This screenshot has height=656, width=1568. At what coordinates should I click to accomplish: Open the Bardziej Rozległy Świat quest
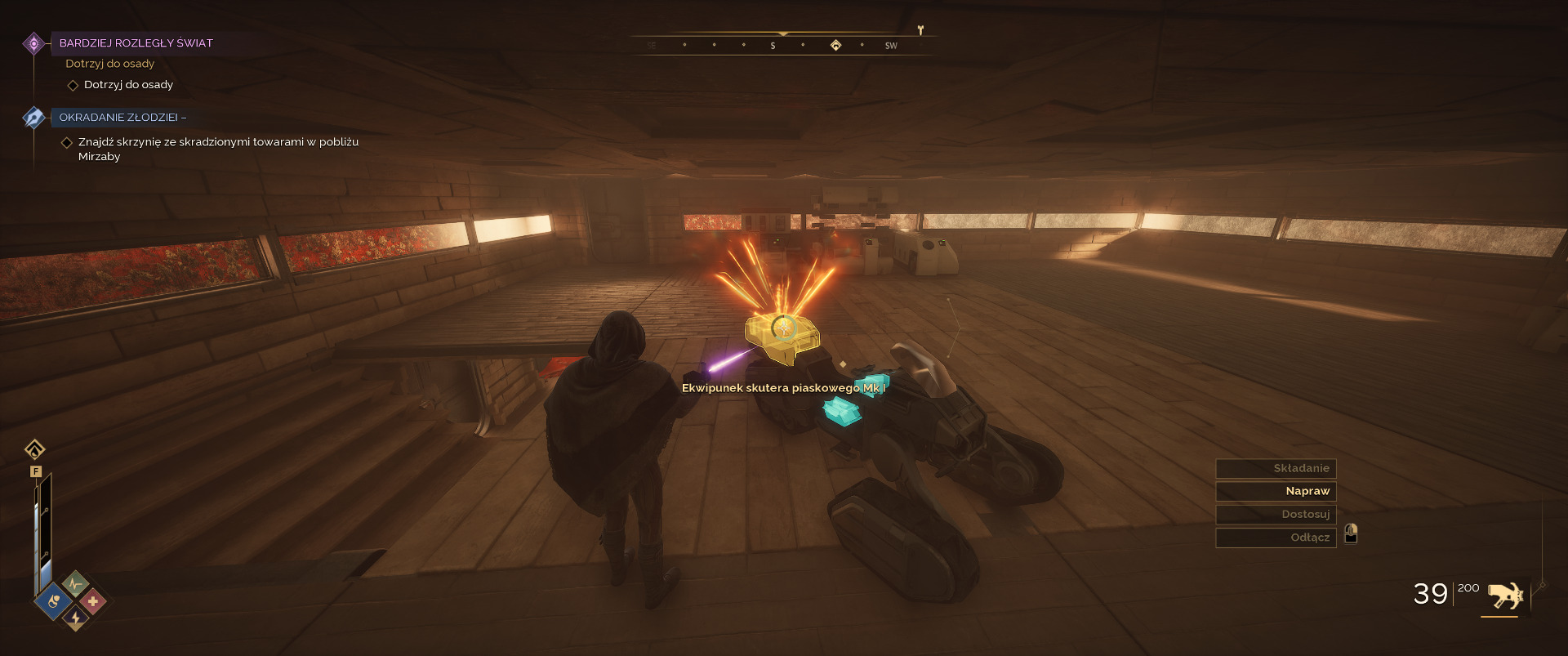(x=136, y=43)
